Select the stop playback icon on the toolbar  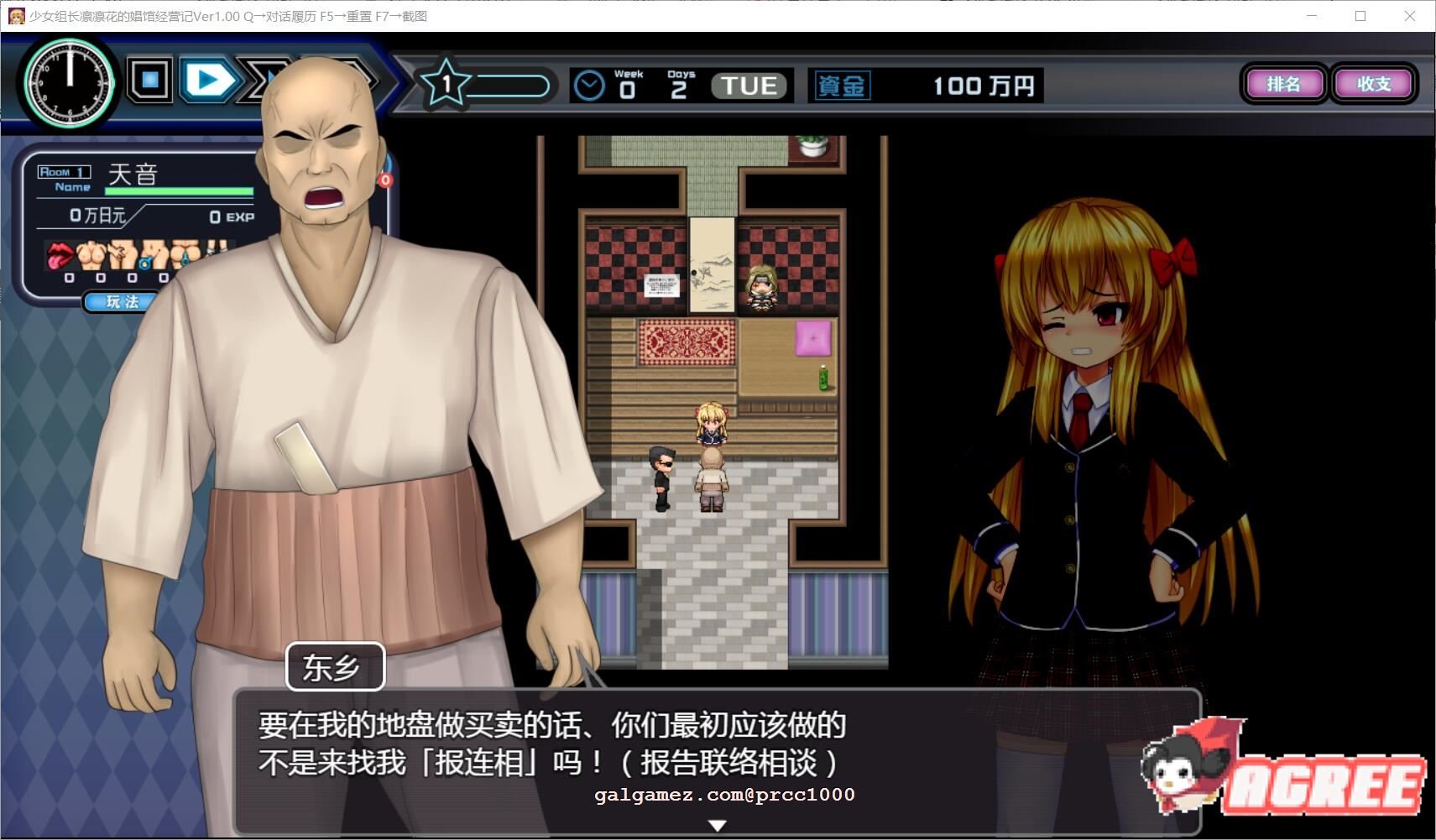149,79
